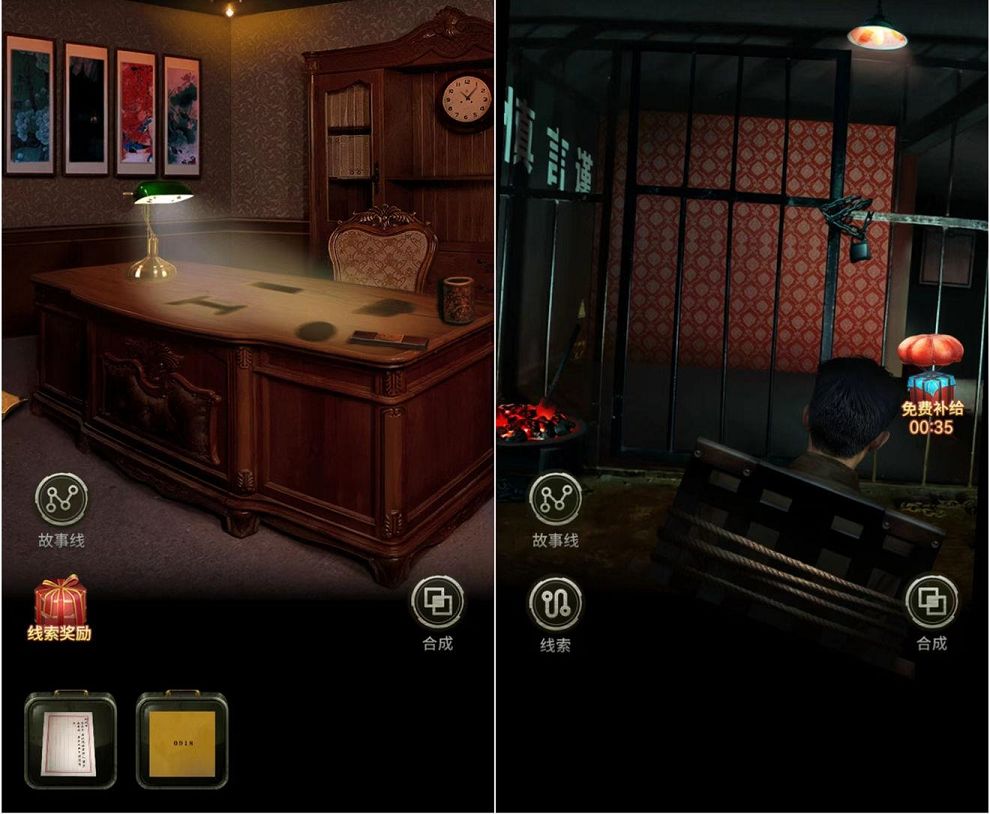Open 合成 combine in the office scene

click(x=437, y=603)
